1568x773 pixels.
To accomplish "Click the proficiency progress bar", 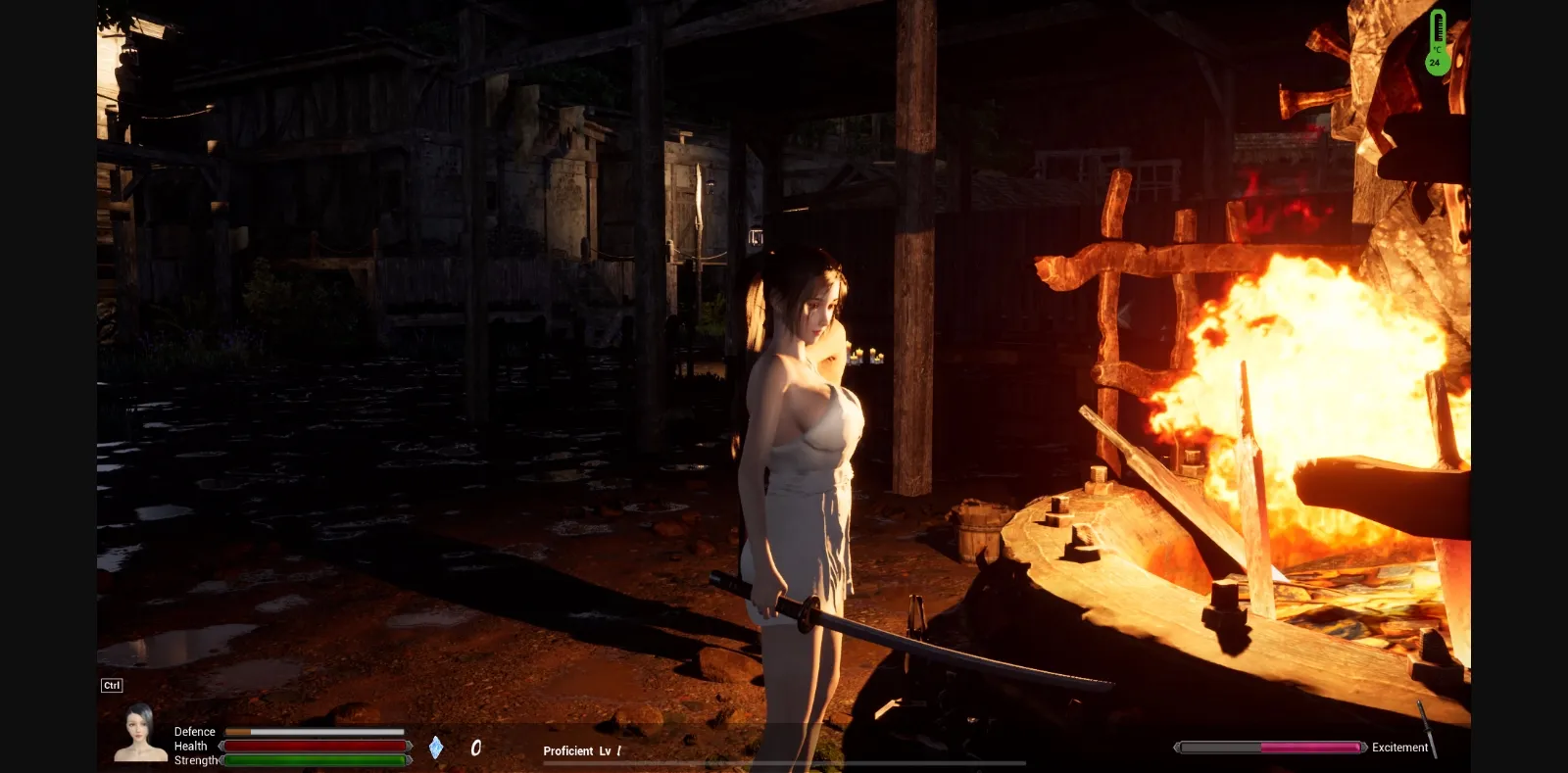I will coord(784,761).
